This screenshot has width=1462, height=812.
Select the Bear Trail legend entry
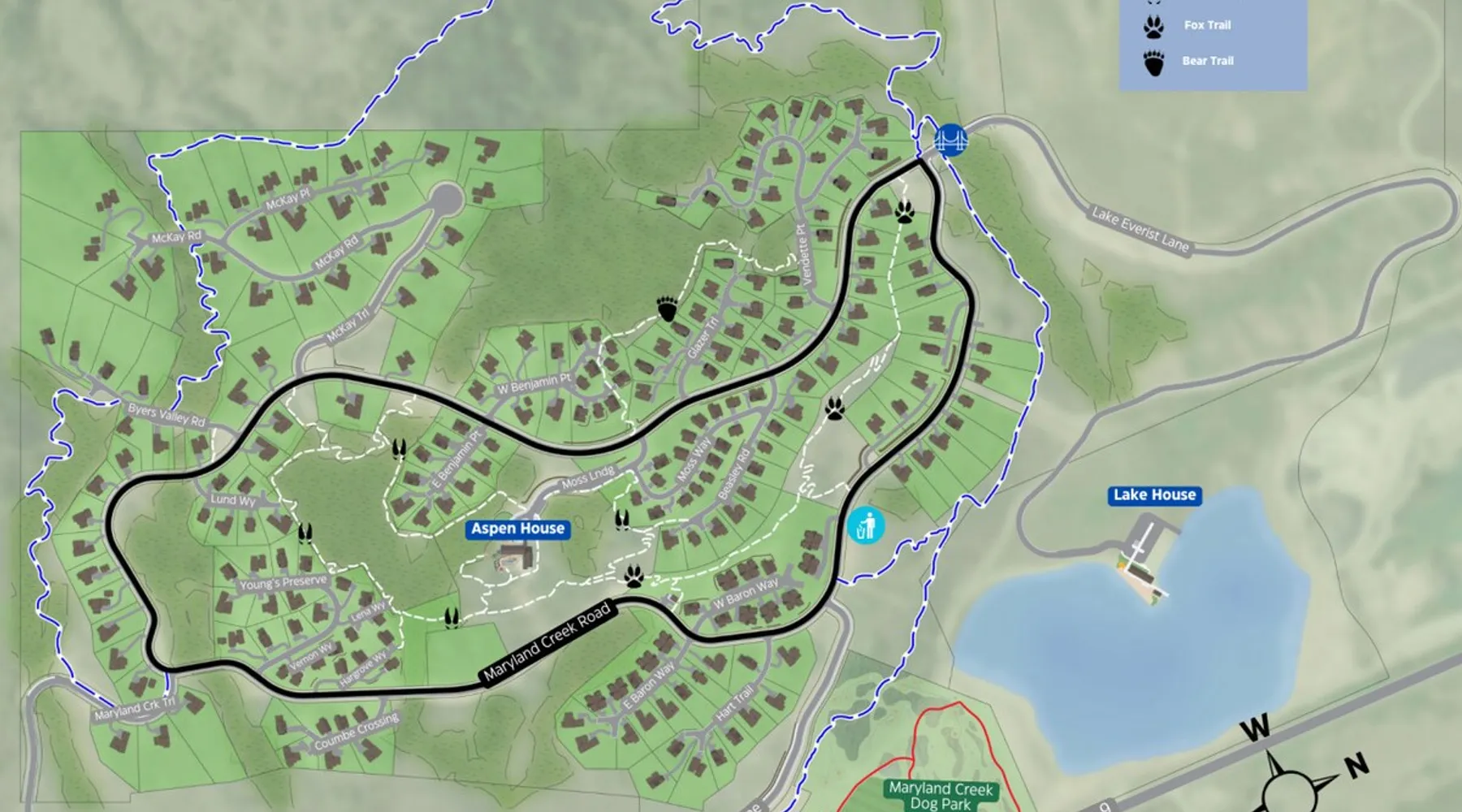pos(1207,61)
